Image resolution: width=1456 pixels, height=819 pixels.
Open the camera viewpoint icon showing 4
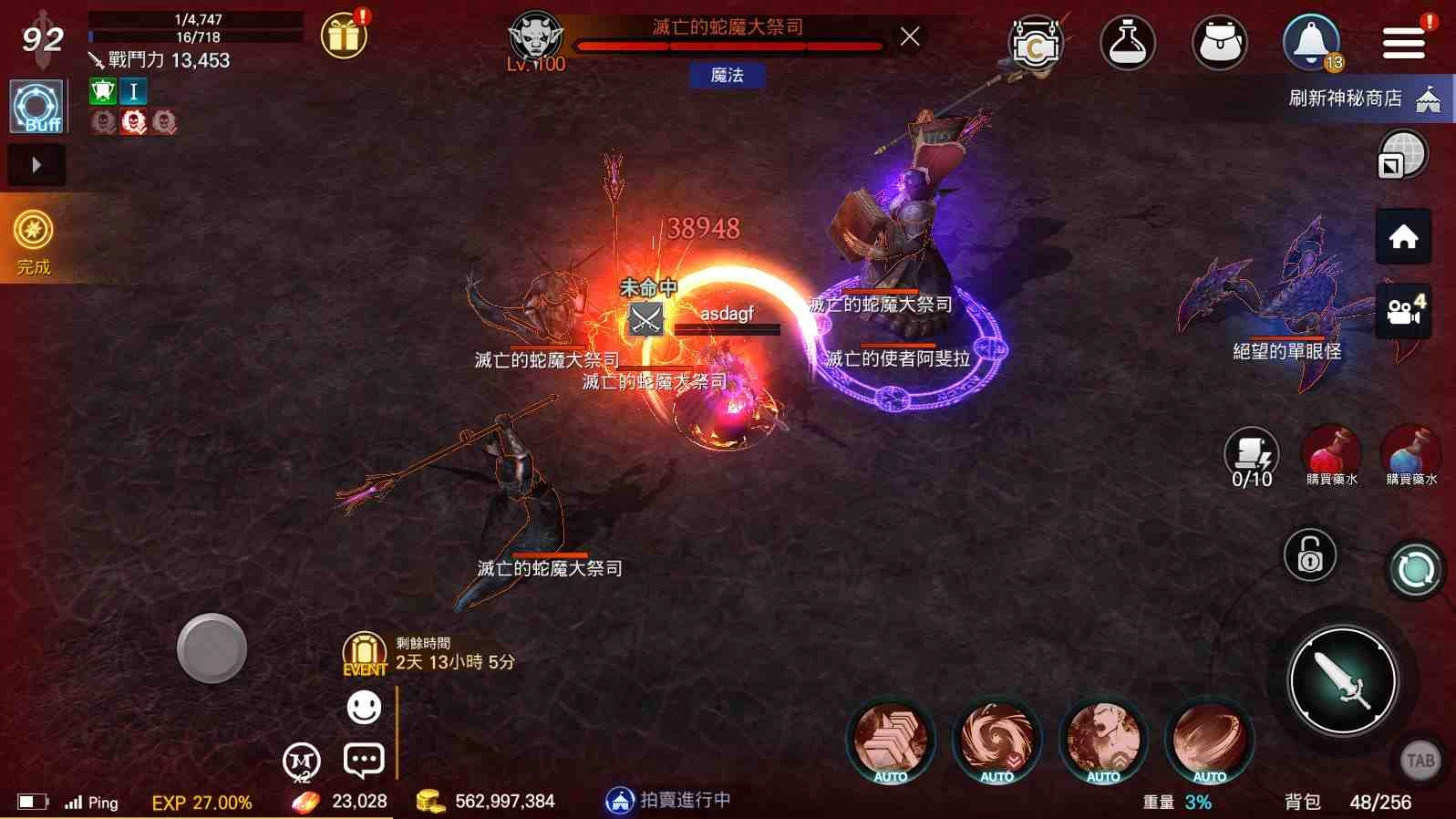click(1403, 310)
